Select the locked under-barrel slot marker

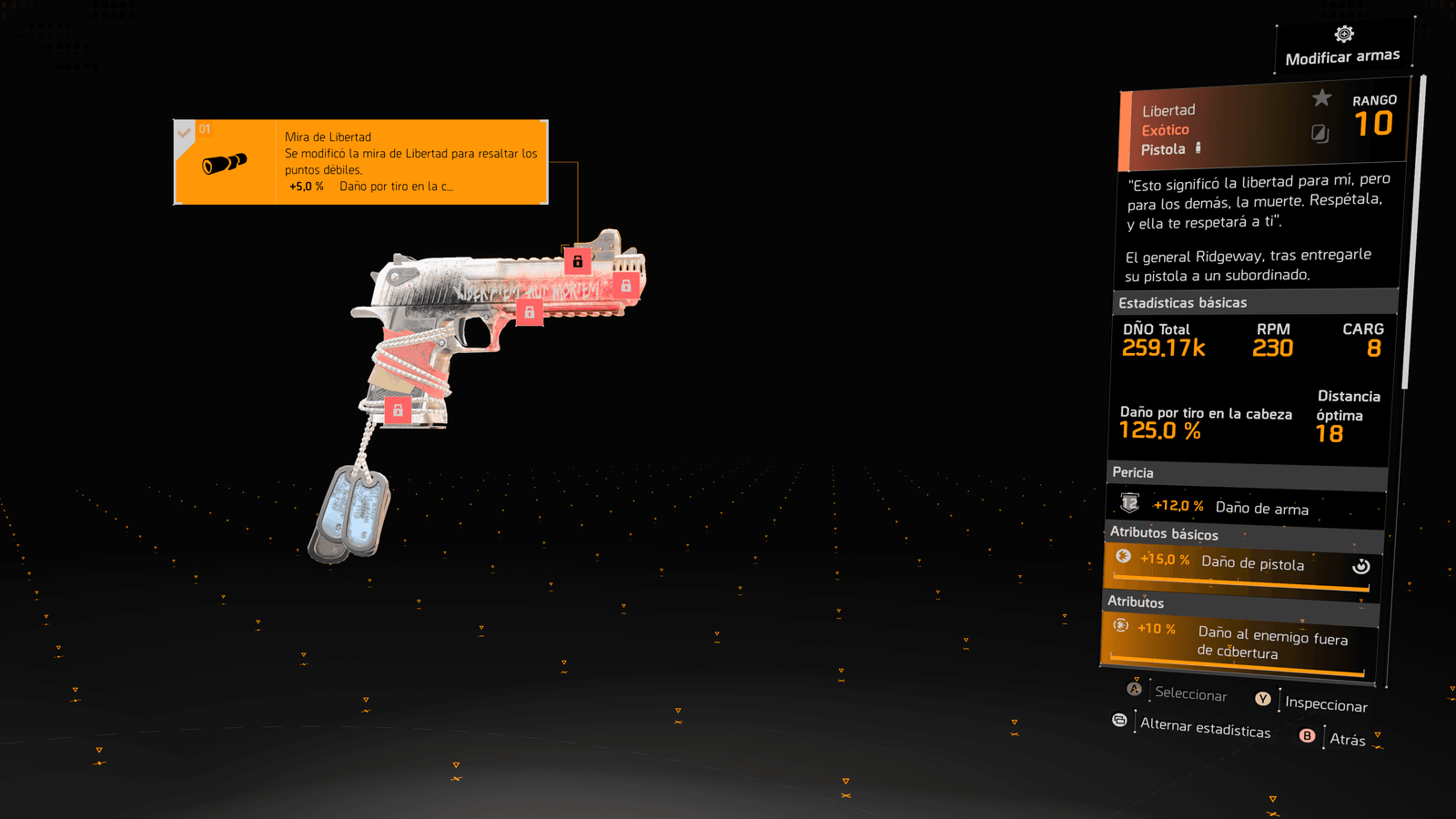pos(530,312)
